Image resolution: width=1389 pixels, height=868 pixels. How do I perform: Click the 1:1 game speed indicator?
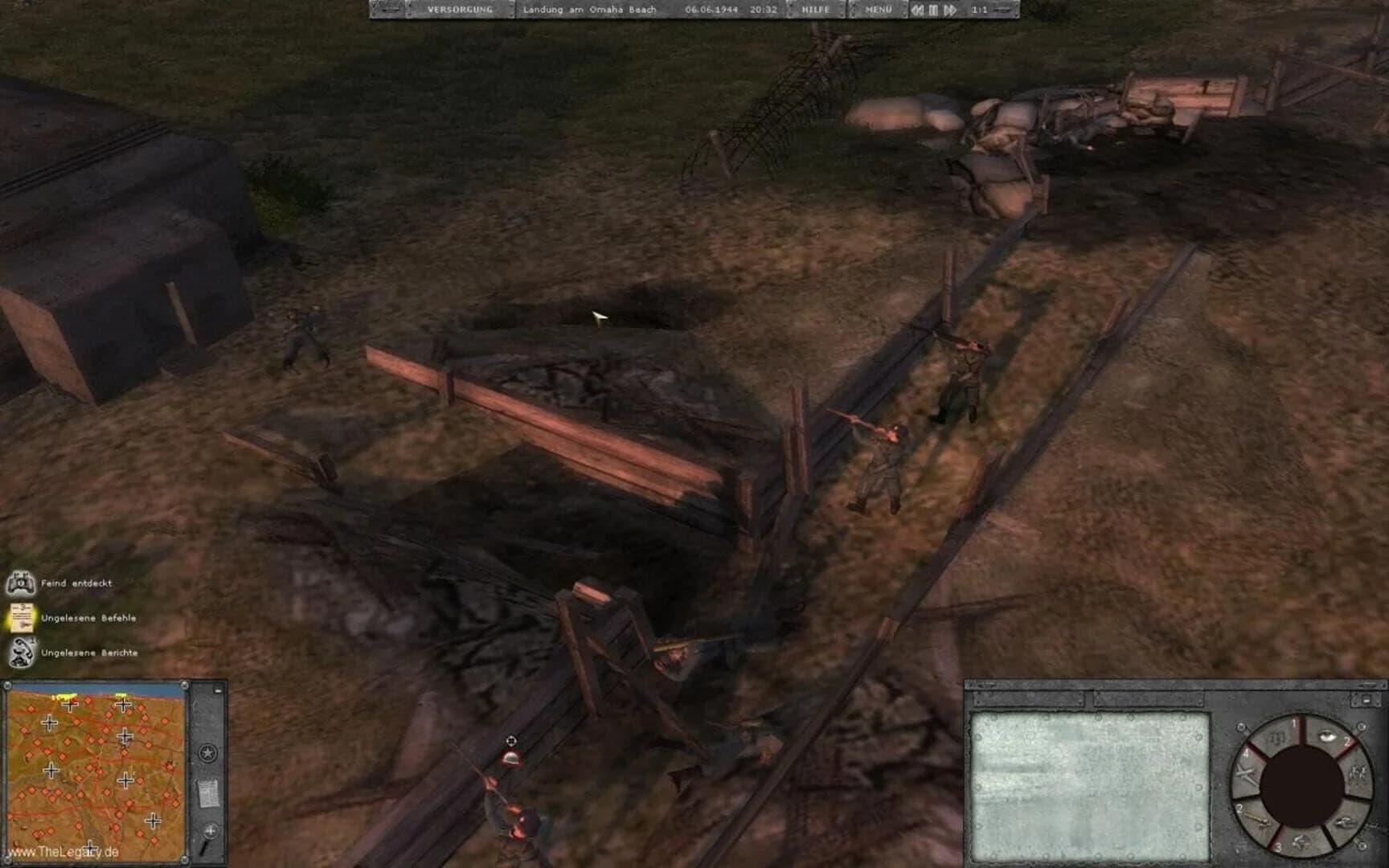tap(980, 10)
